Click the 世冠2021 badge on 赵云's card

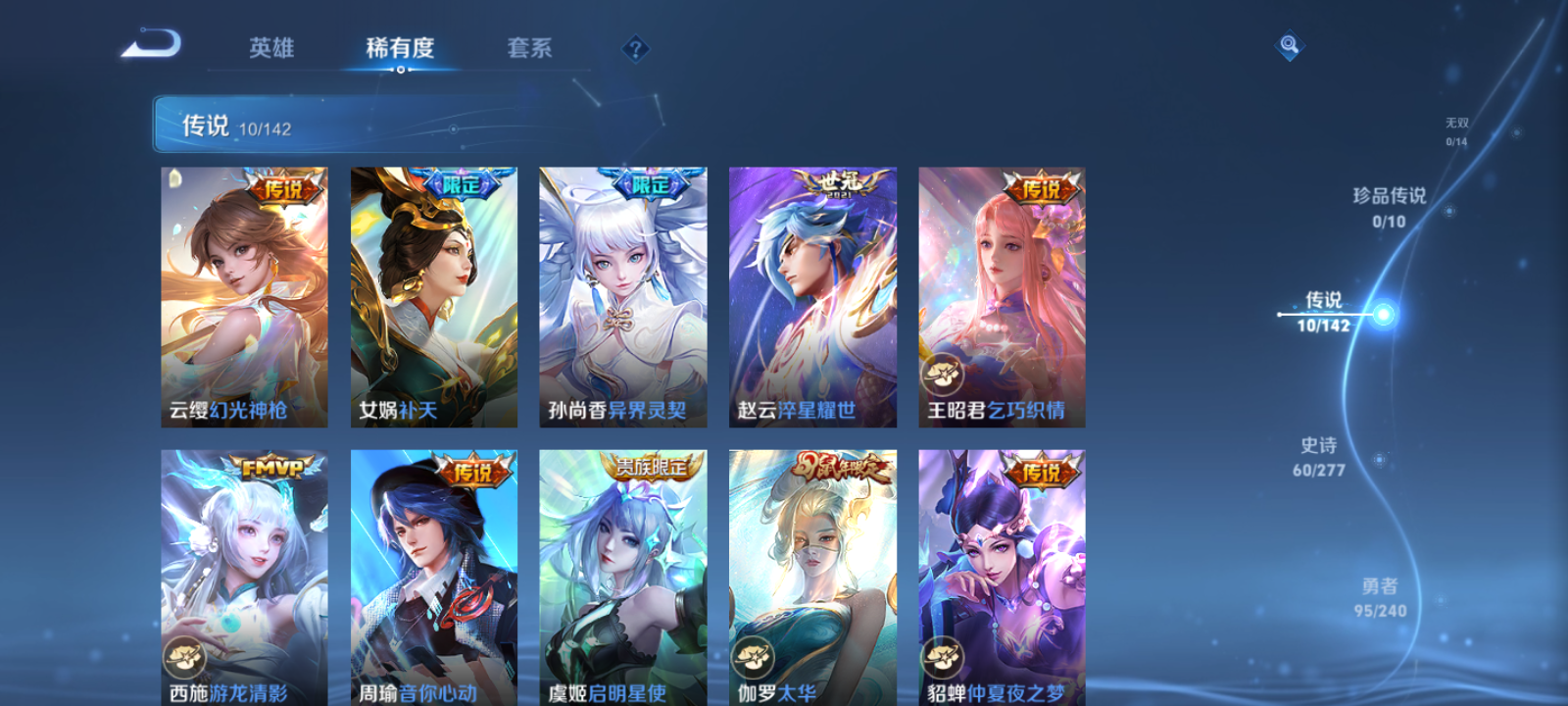tap(838, 182)
